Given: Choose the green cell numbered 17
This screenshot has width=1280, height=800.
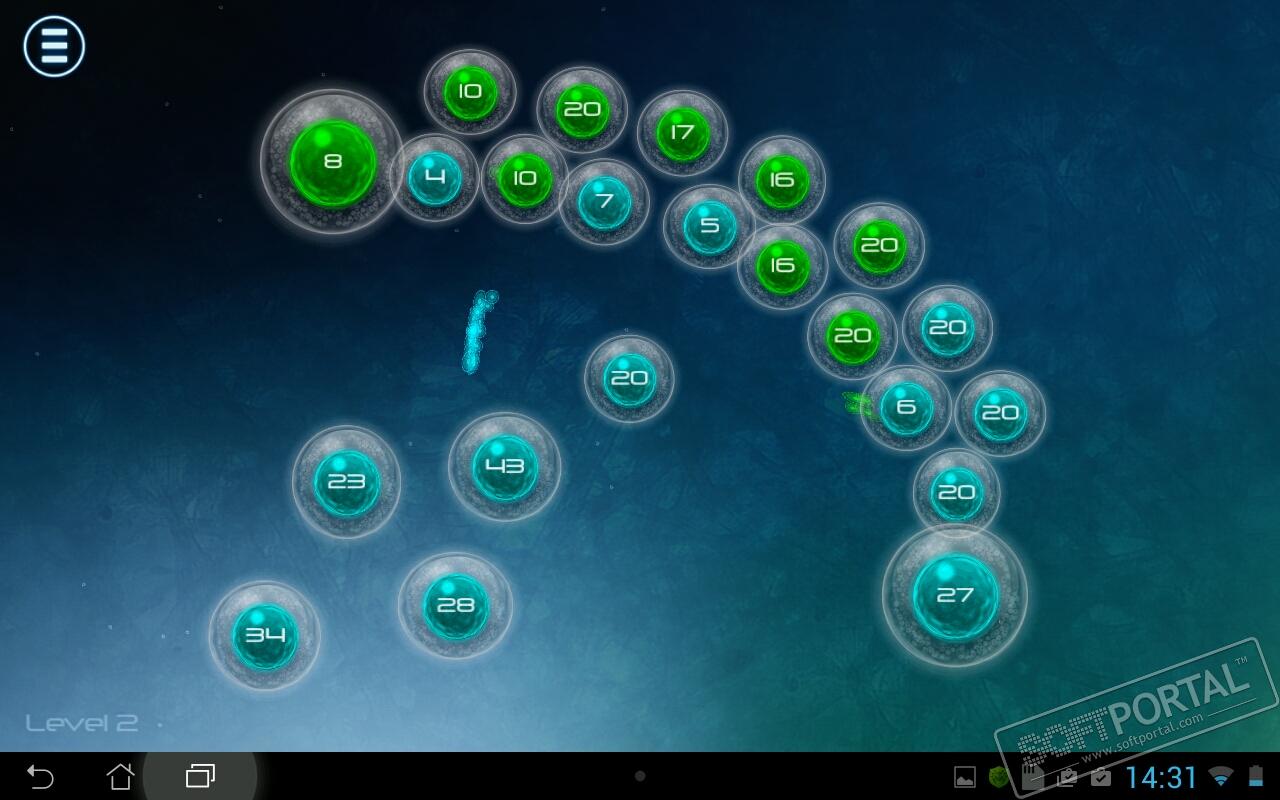Looking at the screenshot, I should pos(682,133).
